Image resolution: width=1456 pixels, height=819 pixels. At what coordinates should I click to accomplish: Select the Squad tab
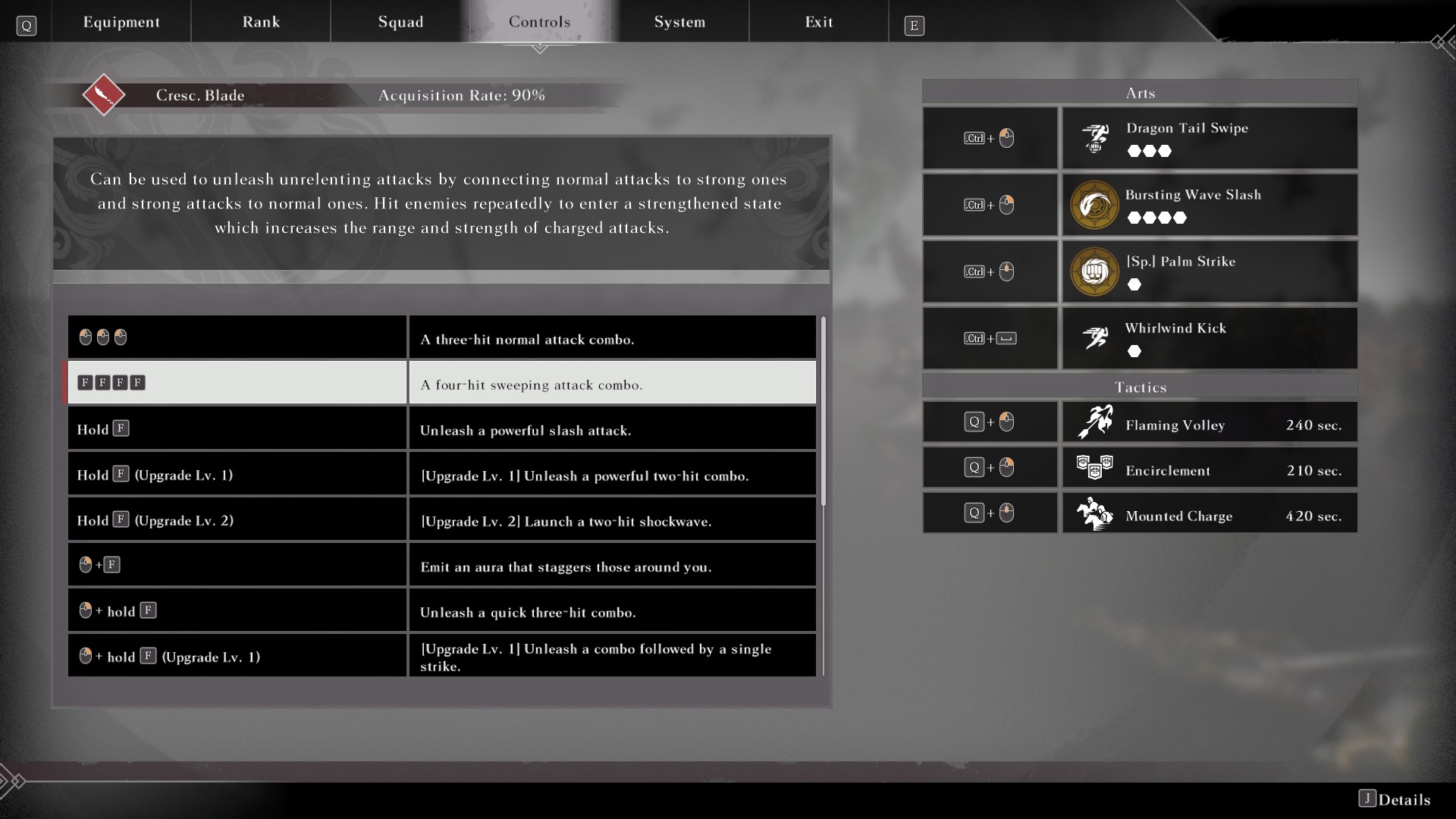(400, 22)
